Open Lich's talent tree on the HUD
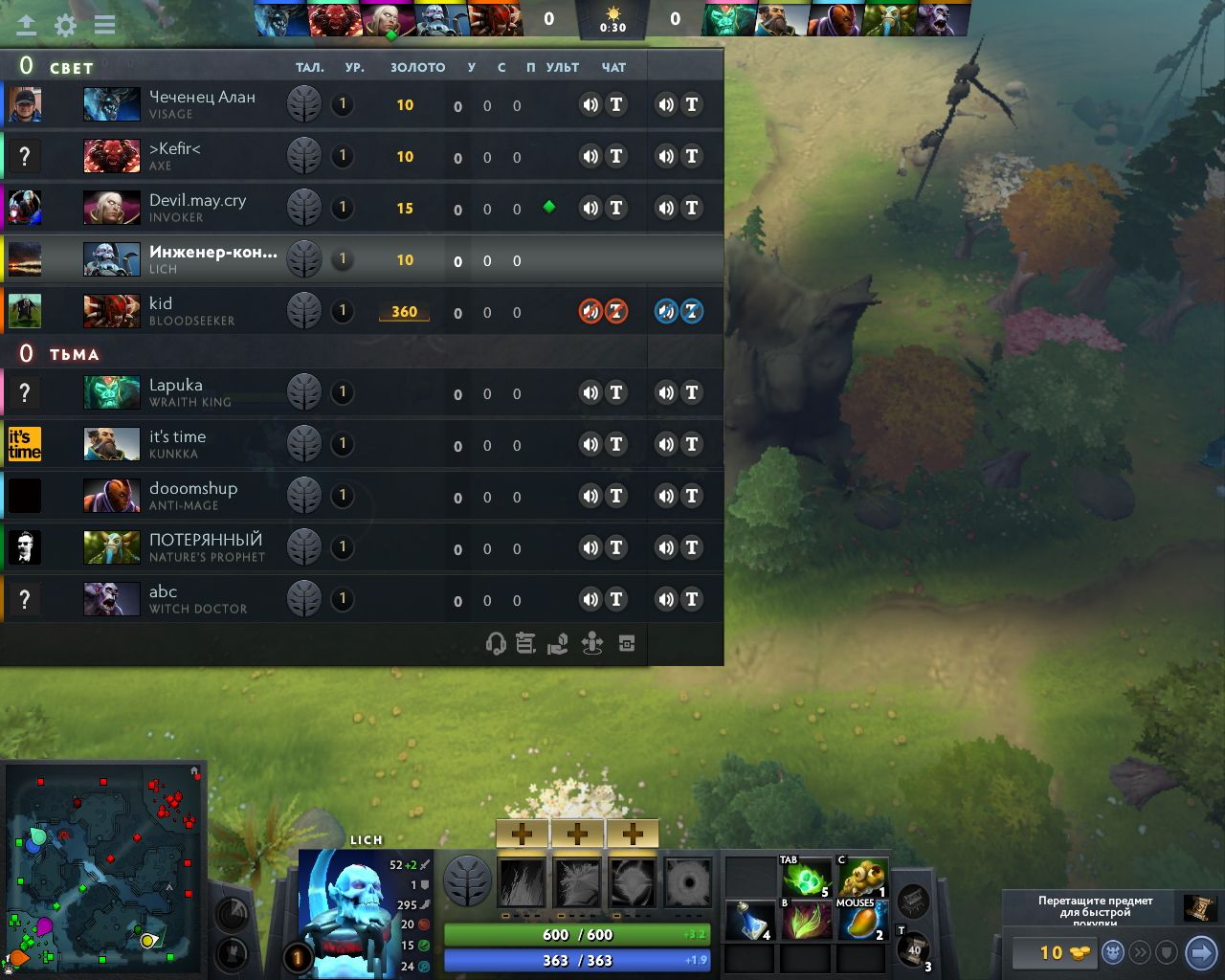 tap(468, 880)
